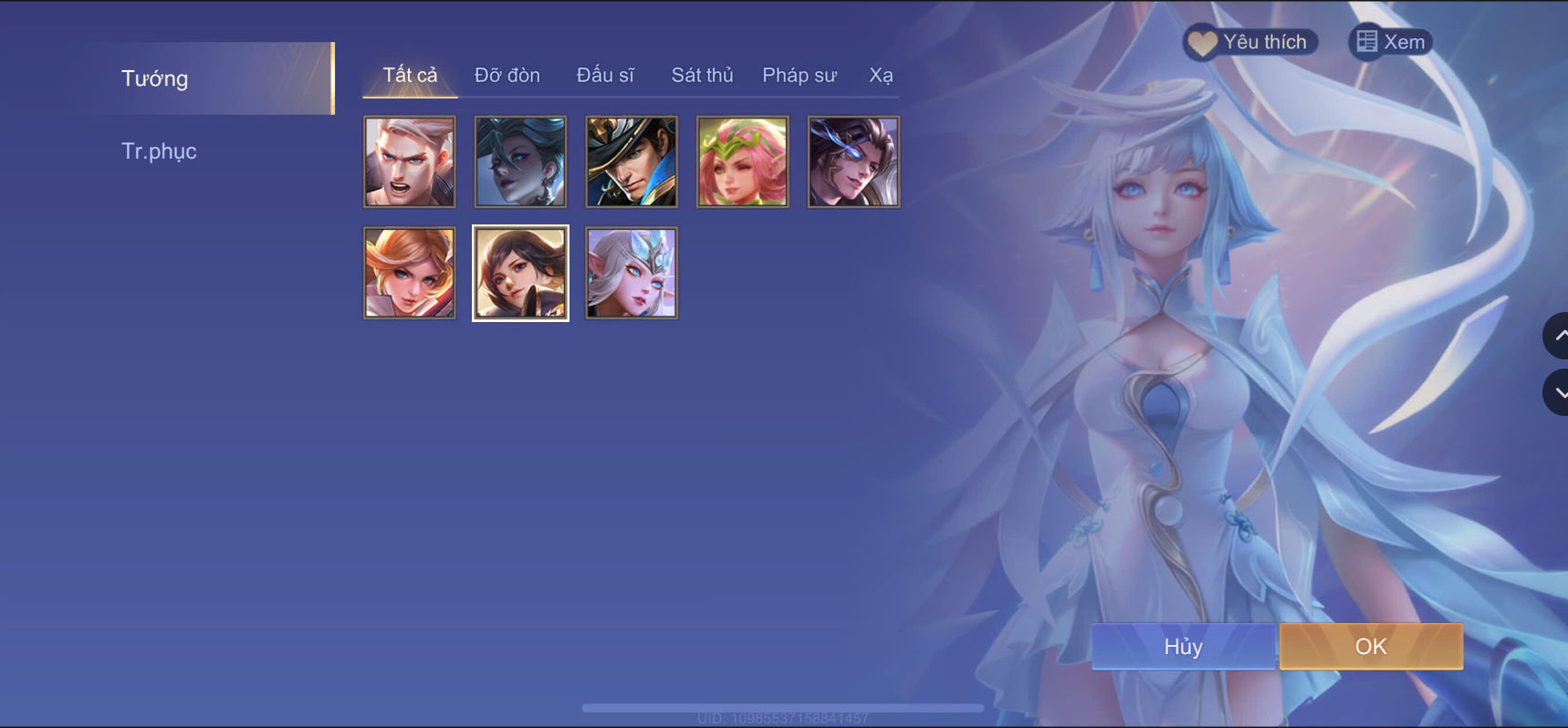
Task: Select the hero with glowing blue eye
Action: (x=853, y=161)
